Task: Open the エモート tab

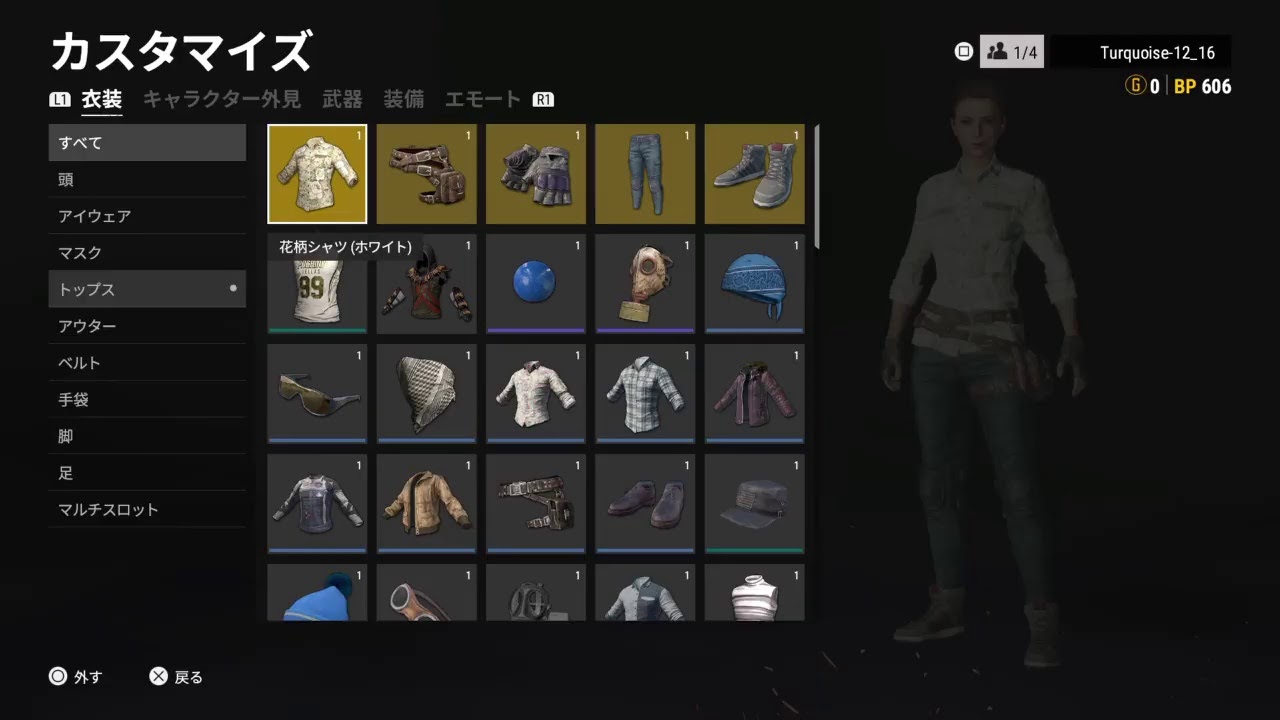Action: click(483, 98)
